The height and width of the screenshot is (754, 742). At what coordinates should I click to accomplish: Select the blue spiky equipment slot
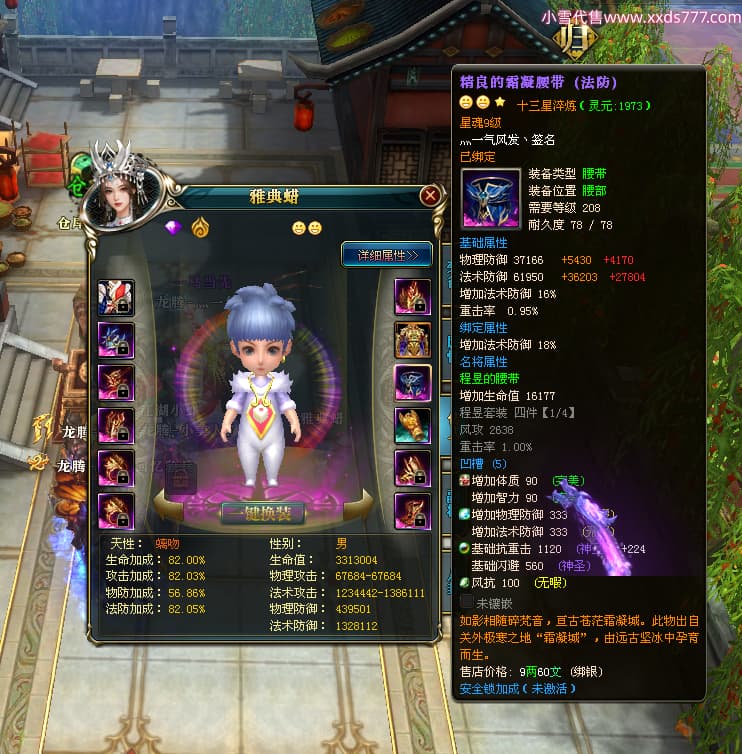(115, 340)
